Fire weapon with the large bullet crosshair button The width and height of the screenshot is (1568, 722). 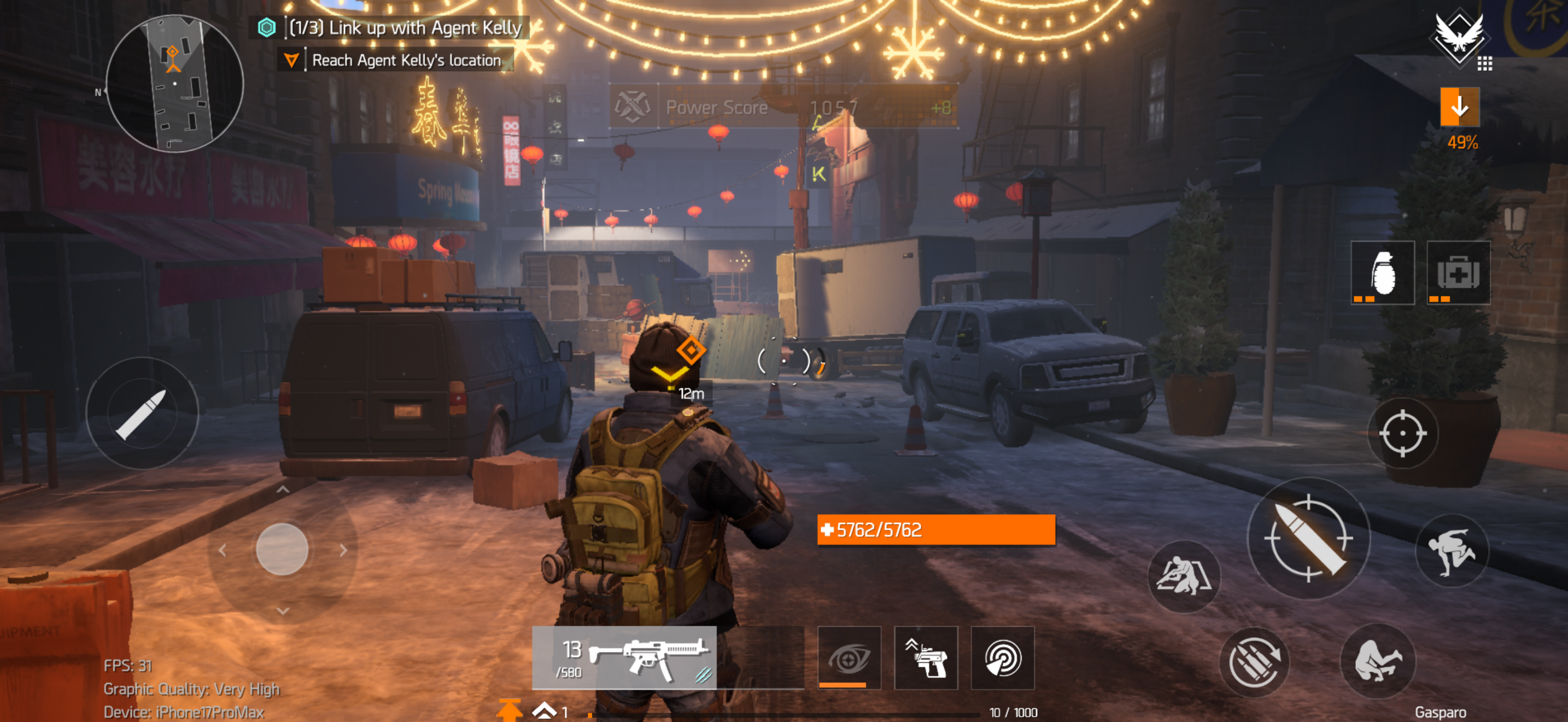(x=1308, y=539)
